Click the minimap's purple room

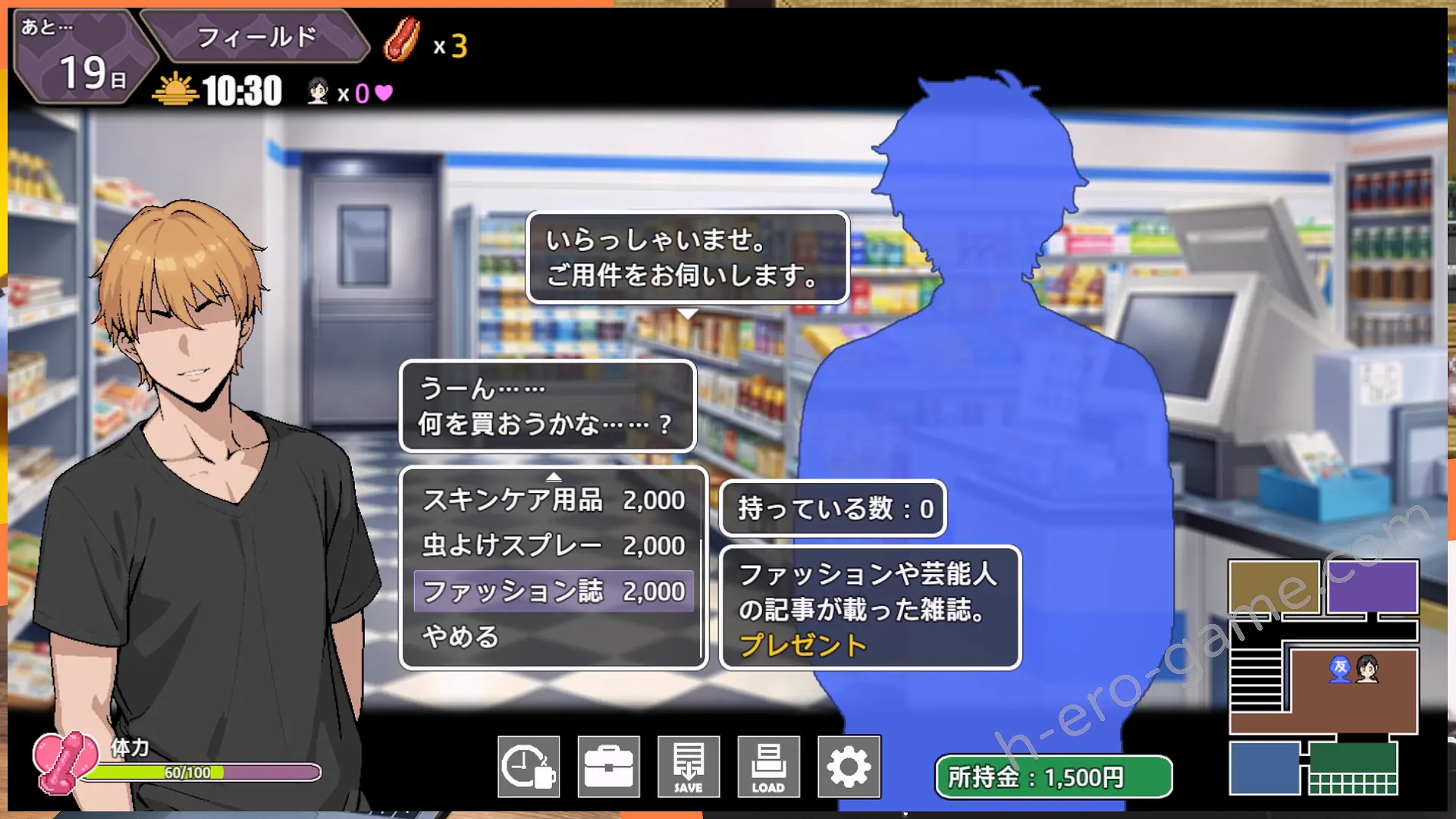click(1373, 586)
